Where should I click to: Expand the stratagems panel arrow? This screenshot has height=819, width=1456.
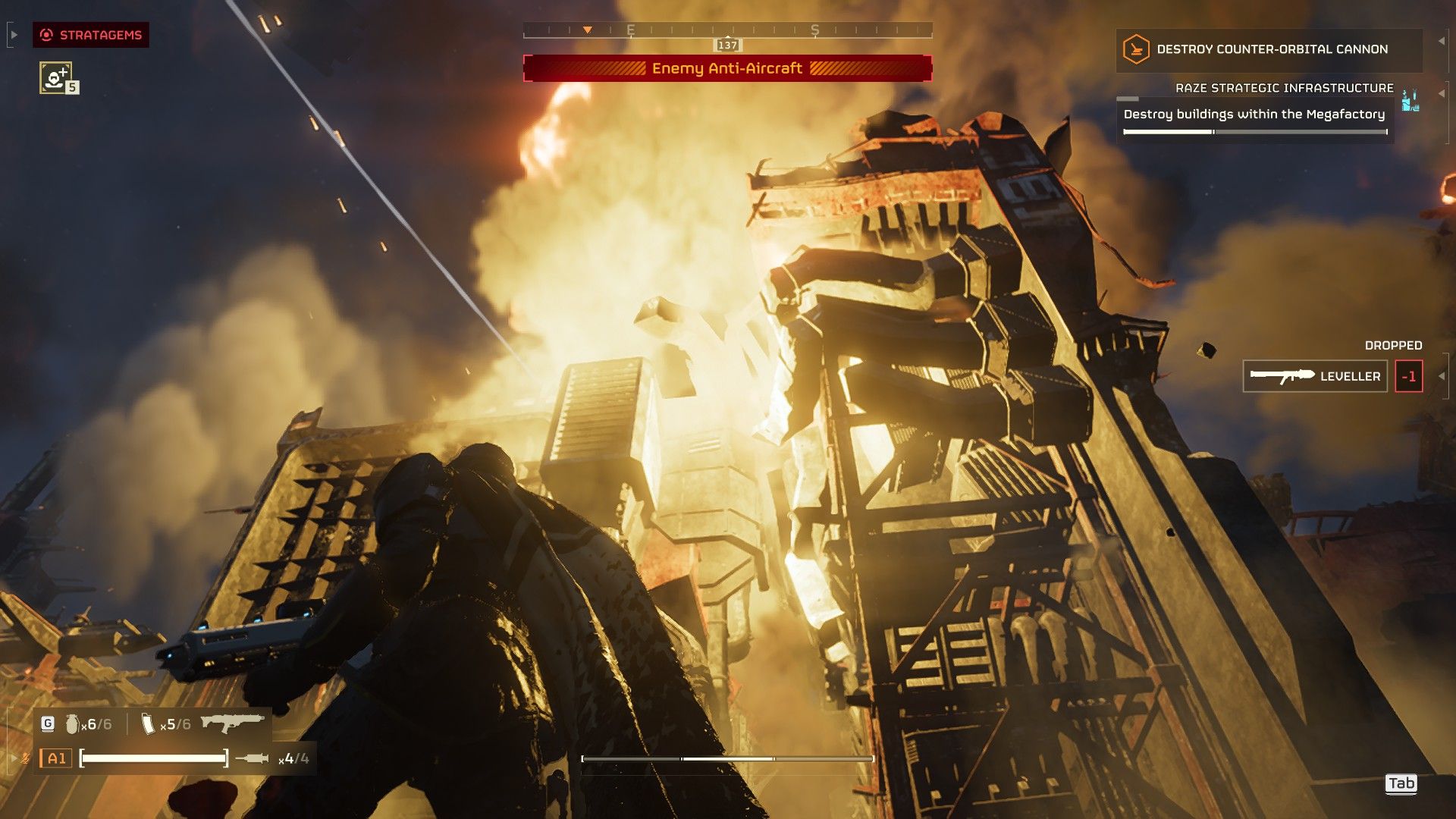tap(14, 35)
